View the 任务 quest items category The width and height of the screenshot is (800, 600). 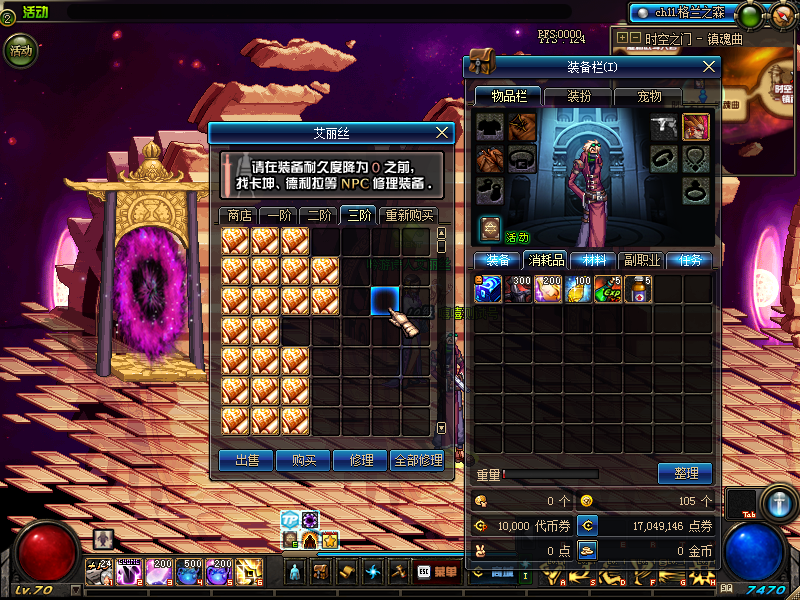coord(689,260)
